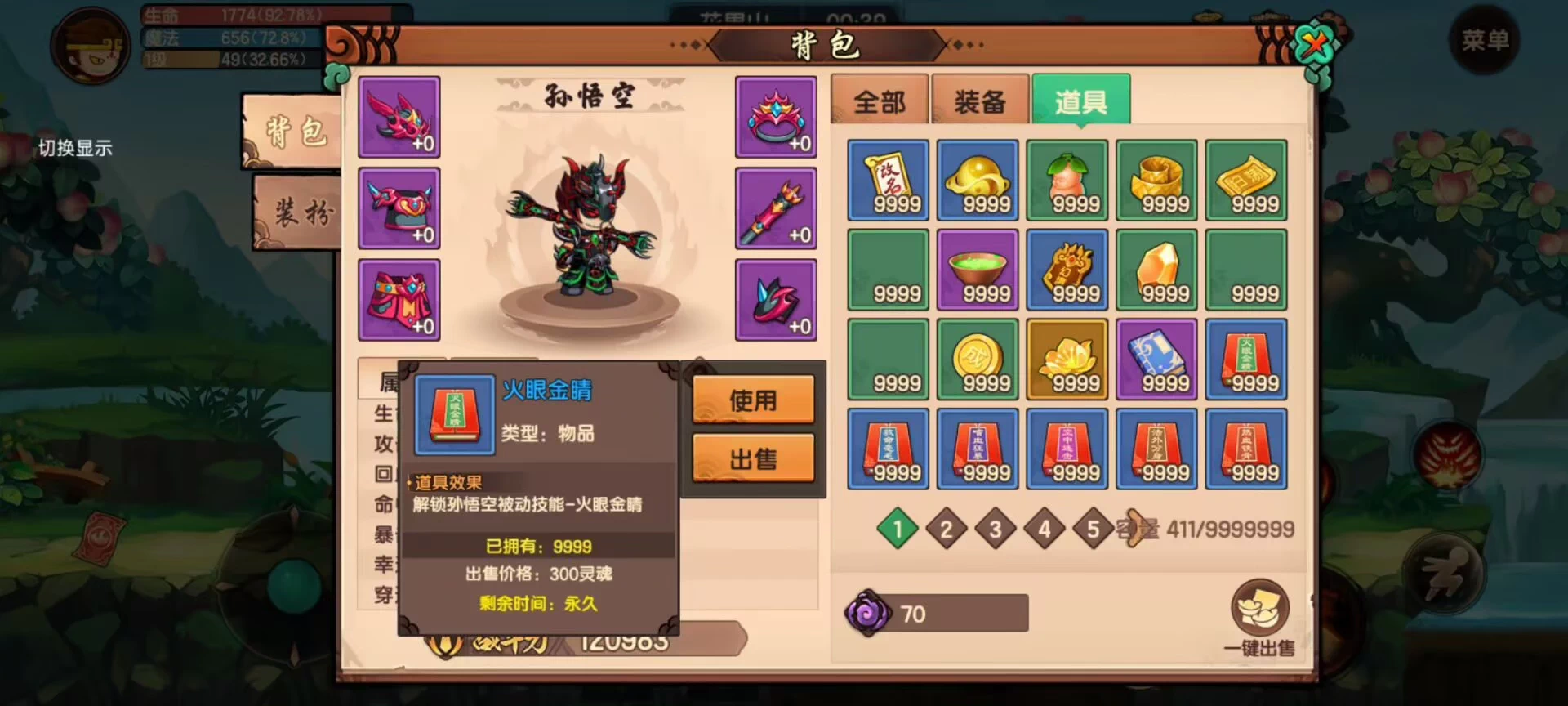Select the 道具 tab
Image resolution: width=1568 pixels, height=706 pixels.
(1080, 101)
